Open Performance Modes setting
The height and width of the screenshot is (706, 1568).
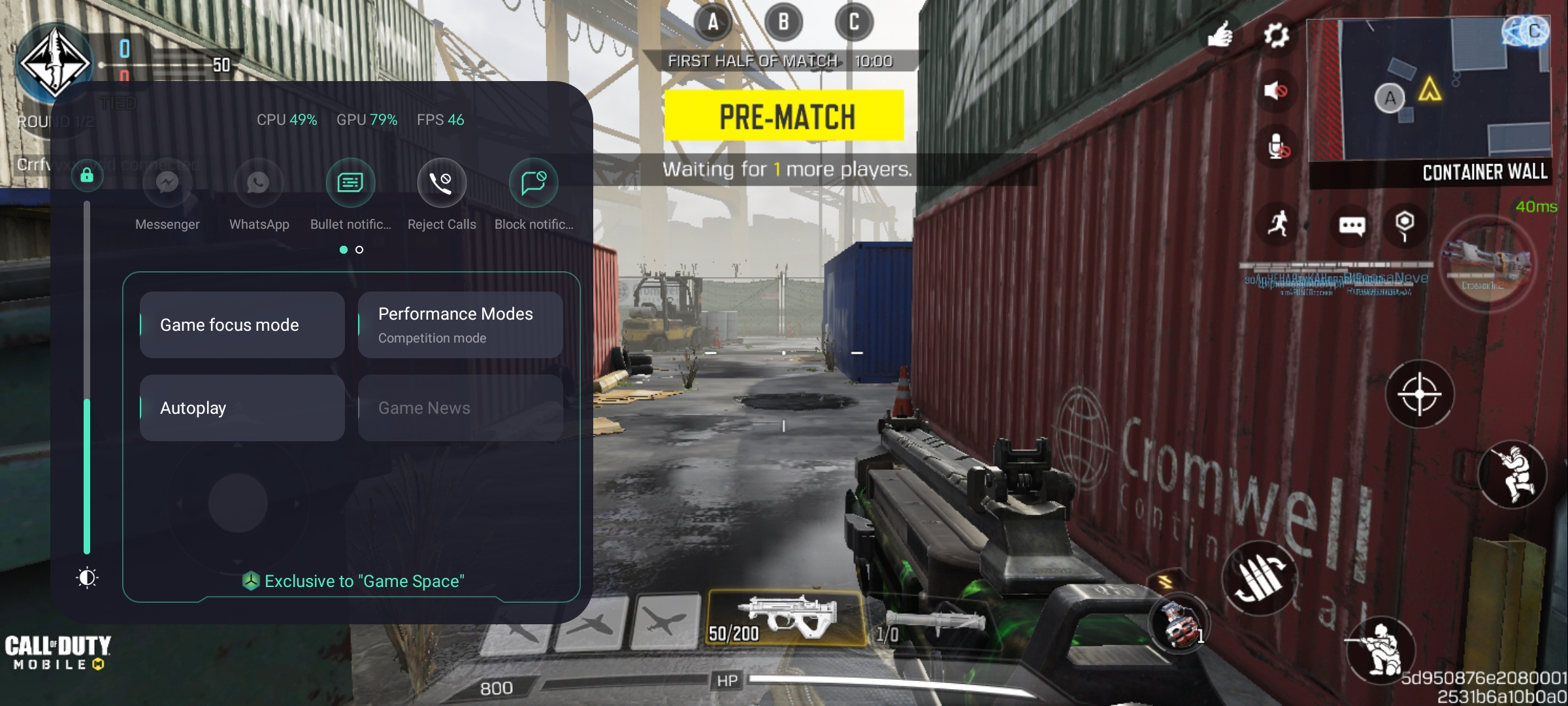pos(460,325)
